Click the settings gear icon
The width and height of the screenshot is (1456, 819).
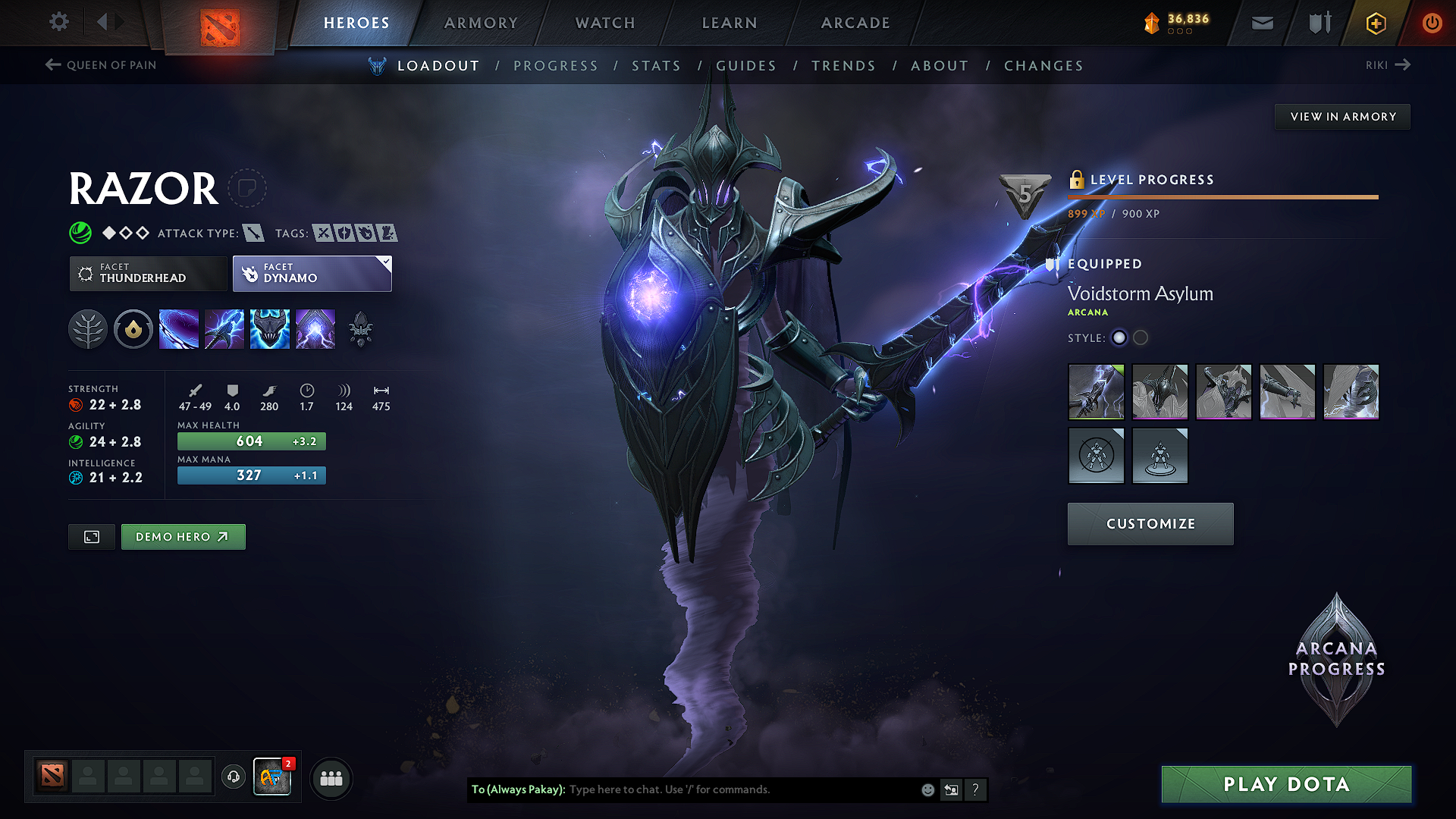[58, 22]
